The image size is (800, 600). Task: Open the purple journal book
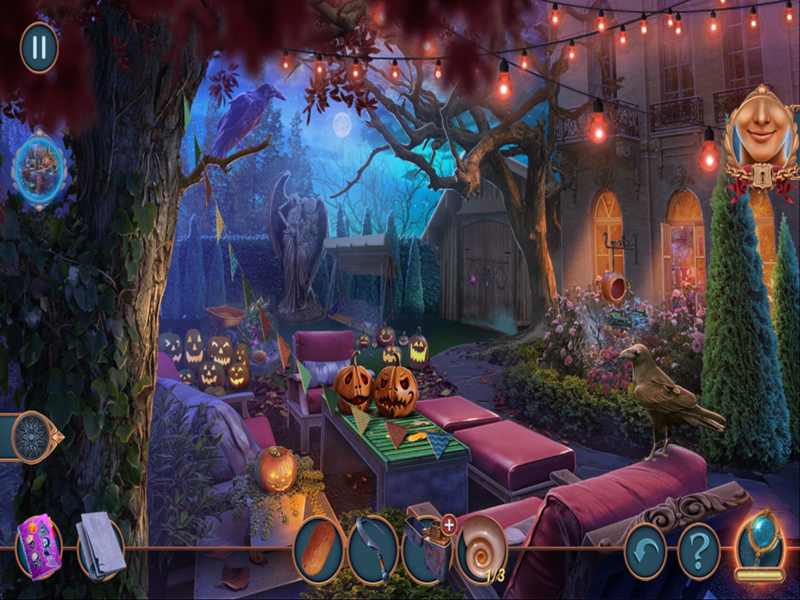pyautogui.click(x=39, y=547)
